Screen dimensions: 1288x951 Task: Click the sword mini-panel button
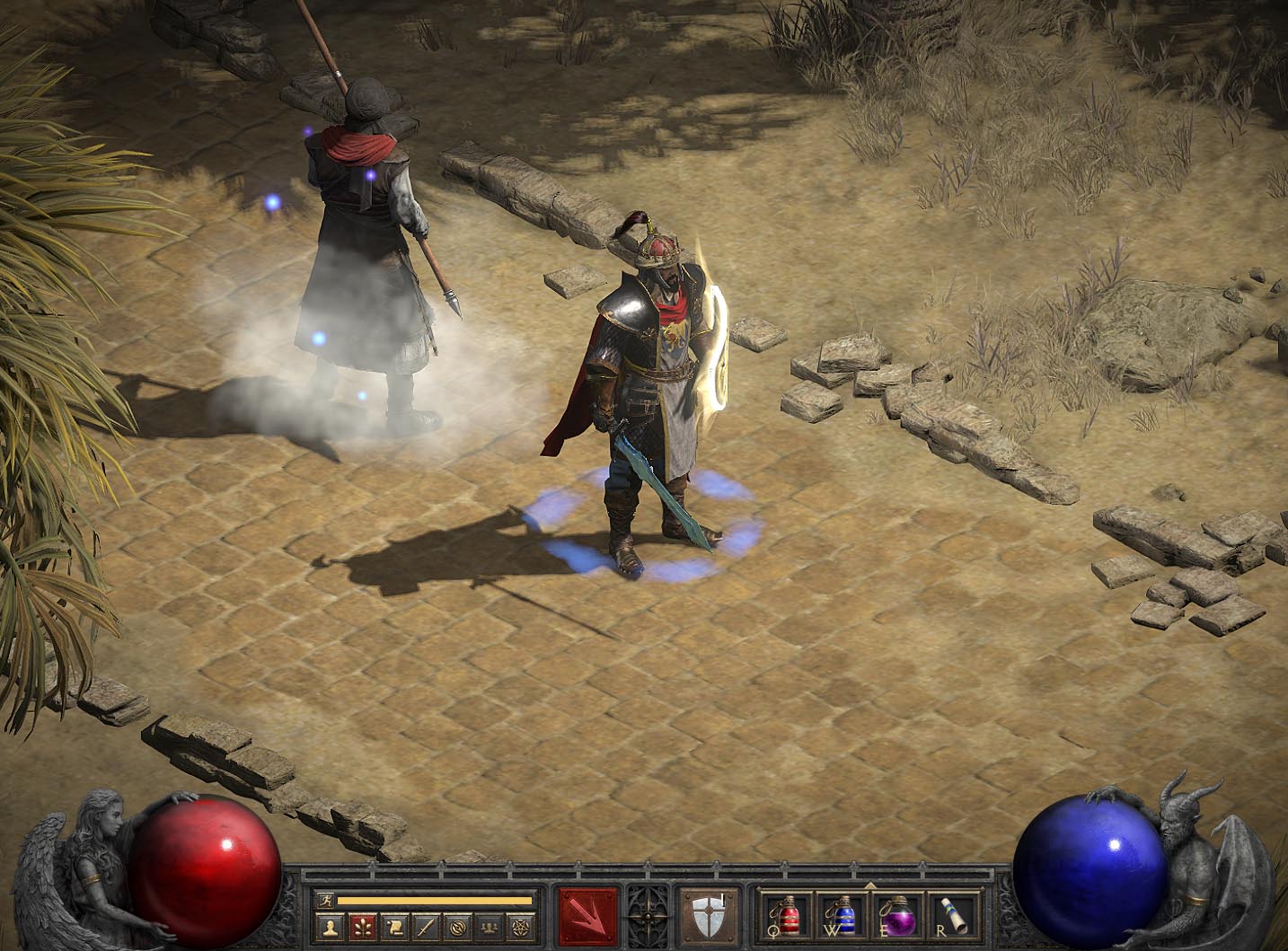426,926
